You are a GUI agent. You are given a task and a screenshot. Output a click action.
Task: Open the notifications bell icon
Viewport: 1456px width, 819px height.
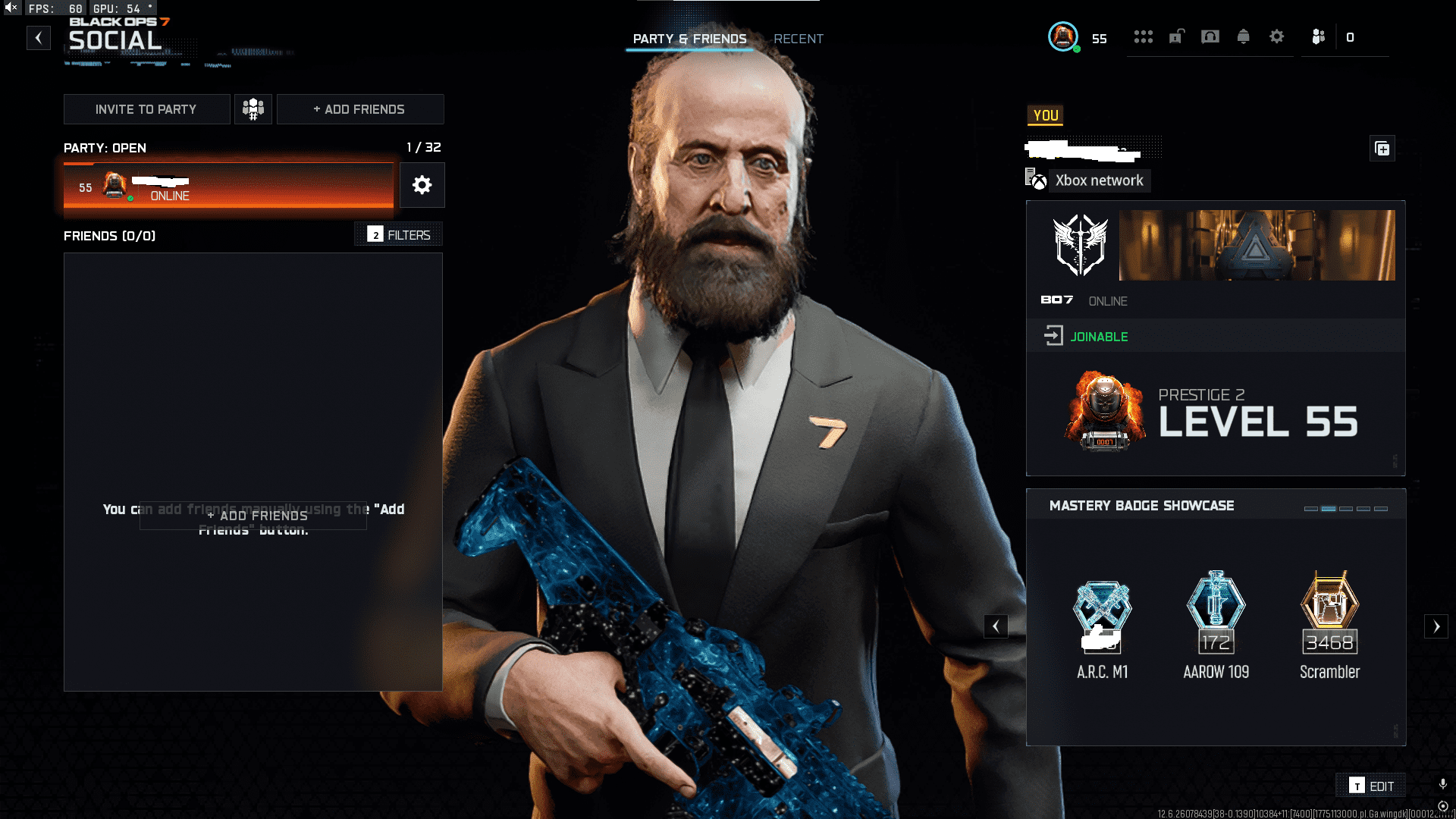(1244, 36)
